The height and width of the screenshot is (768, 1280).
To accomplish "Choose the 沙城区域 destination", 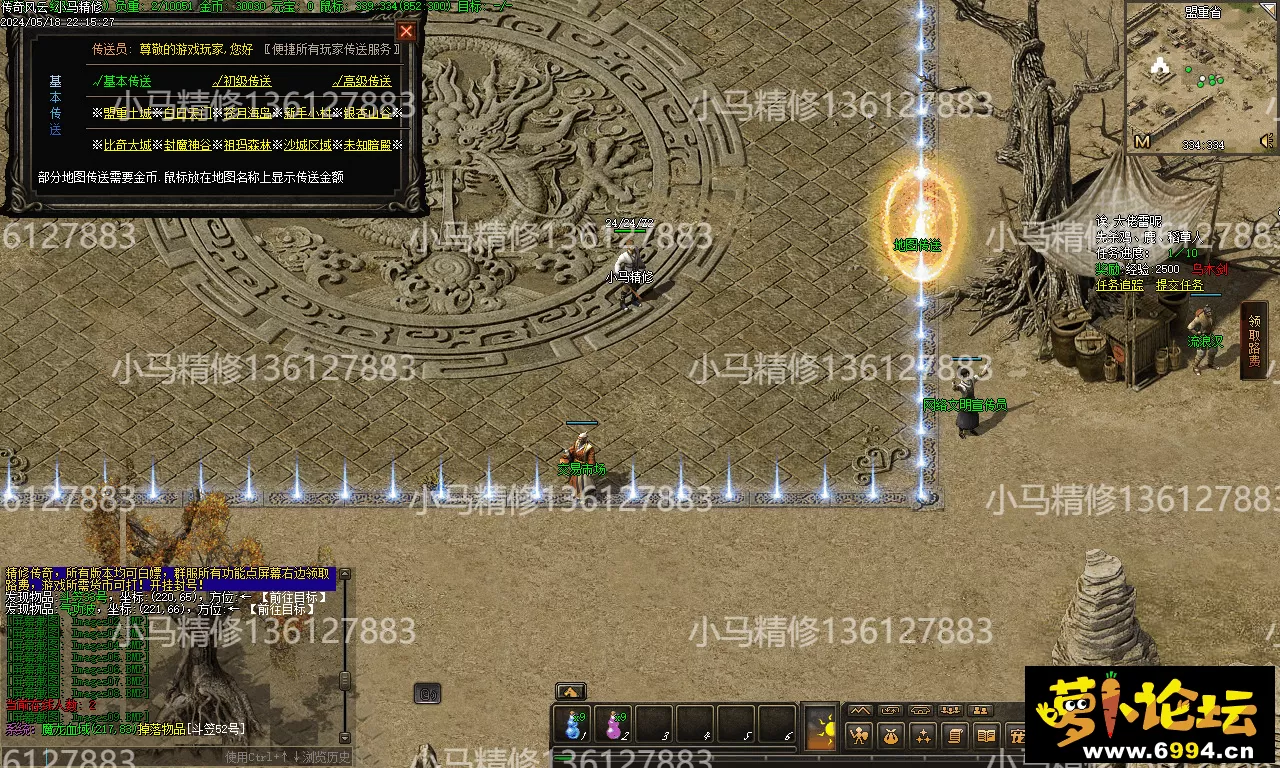I will point(307,145).
